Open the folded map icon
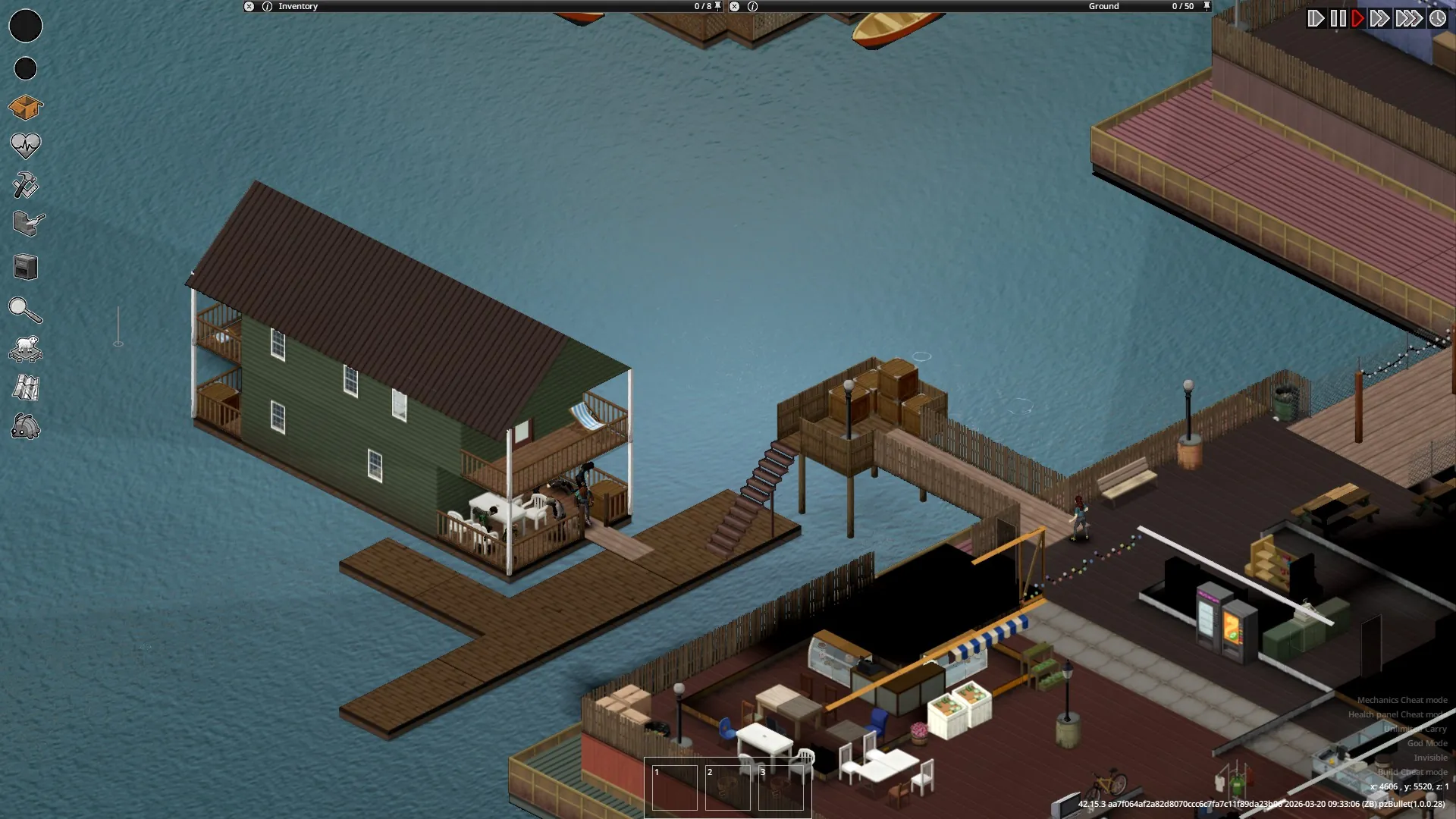1456x819 pixels. click(26, 388)
